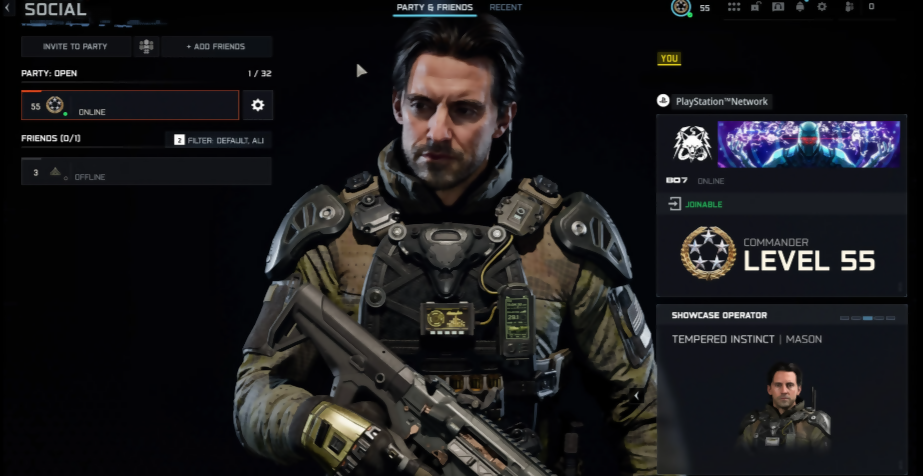The height and width of the screenshot is (476, 923).
Task: Click the friends count icon in top bar
Action: tap(850, 7)
